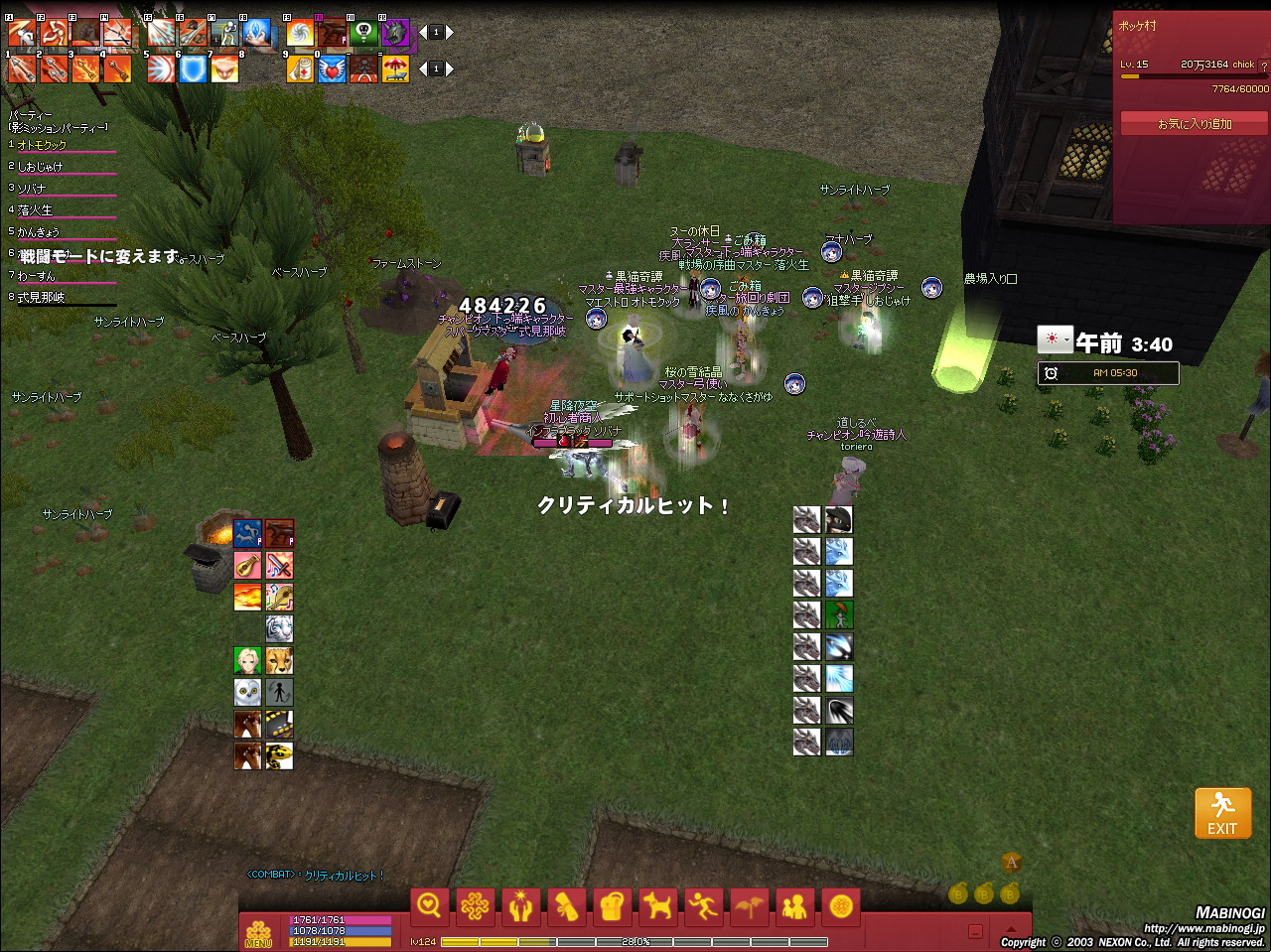Select the snowy owl pet icon
The image size is (1271, 952).
pos(247,692)
